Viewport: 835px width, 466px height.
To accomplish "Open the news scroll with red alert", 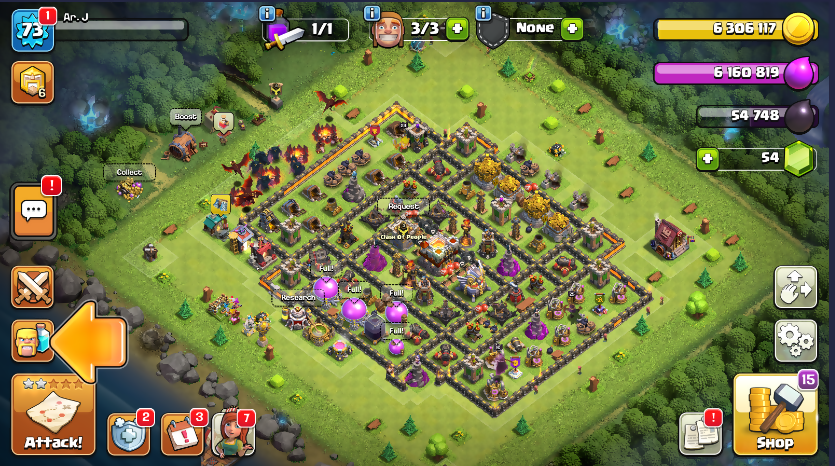I will (700, 432).
